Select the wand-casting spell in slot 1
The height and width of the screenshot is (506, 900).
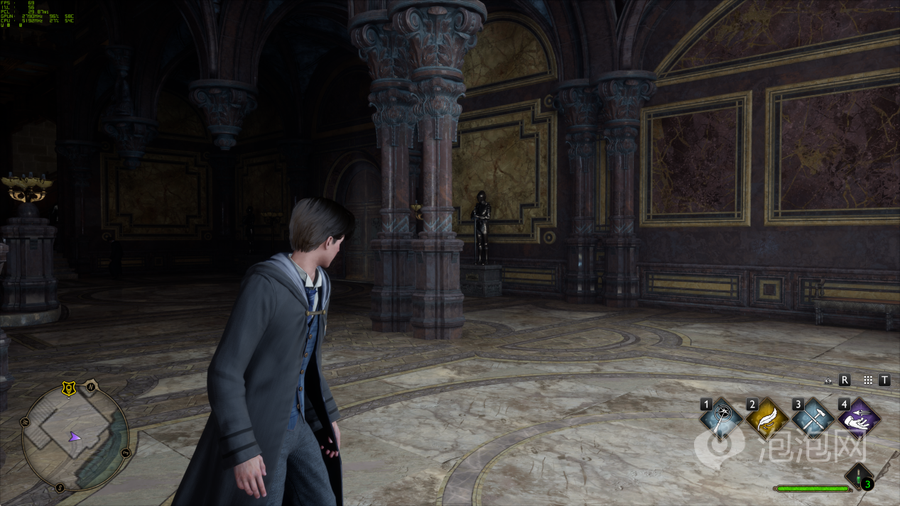[x=721, y=419]
